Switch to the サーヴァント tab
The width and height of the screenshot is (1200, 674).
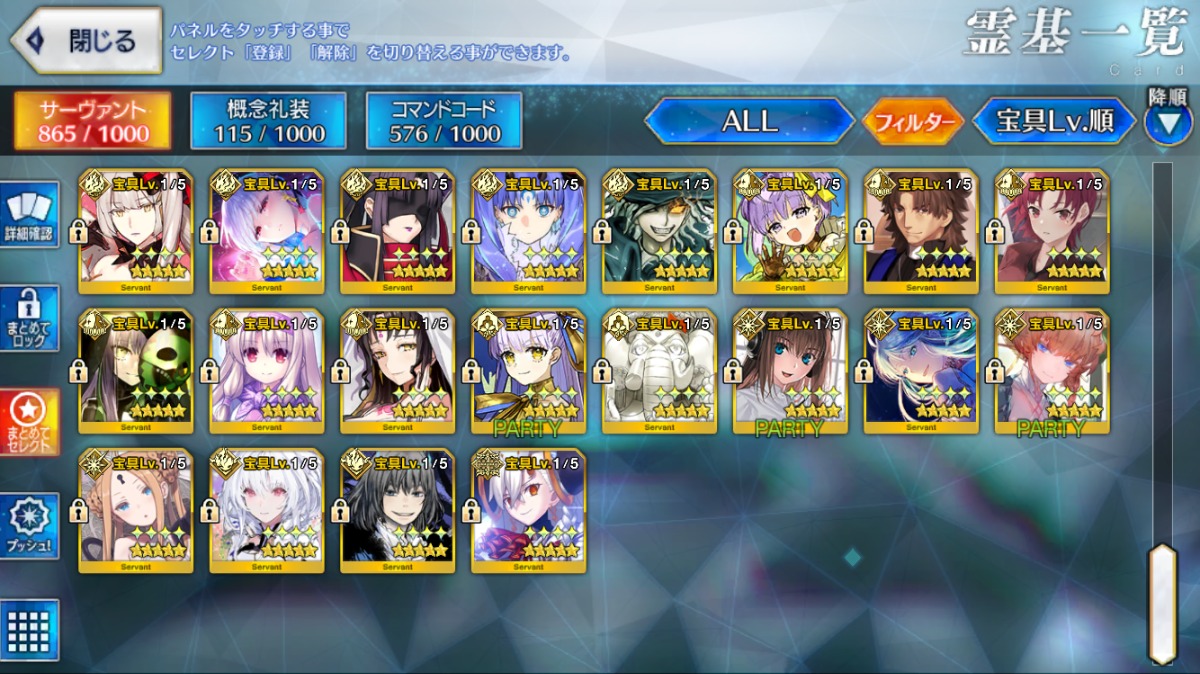(93, 121)
